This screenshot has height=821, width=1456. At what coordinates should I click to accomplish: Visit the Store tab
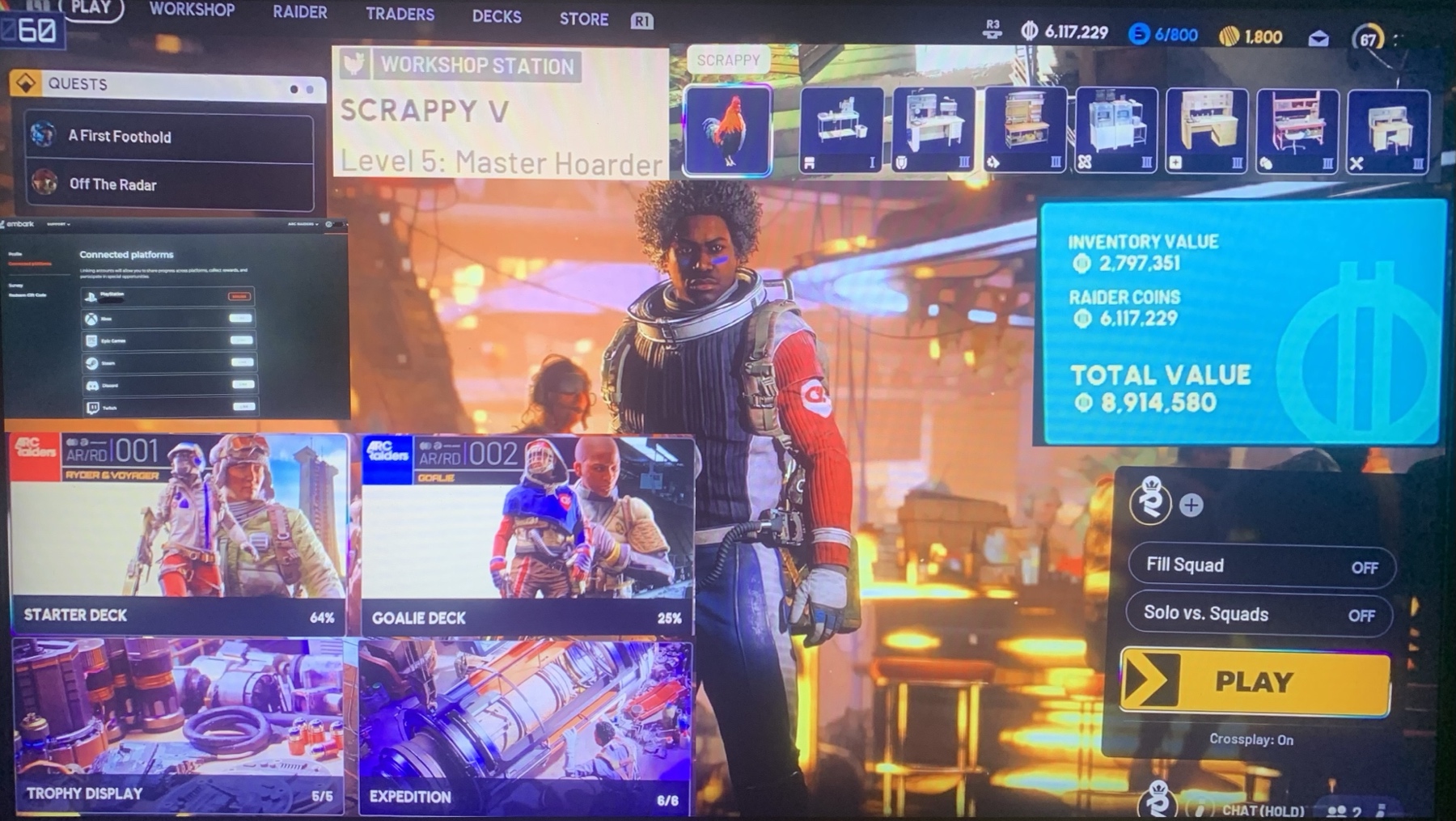point(583,19)
